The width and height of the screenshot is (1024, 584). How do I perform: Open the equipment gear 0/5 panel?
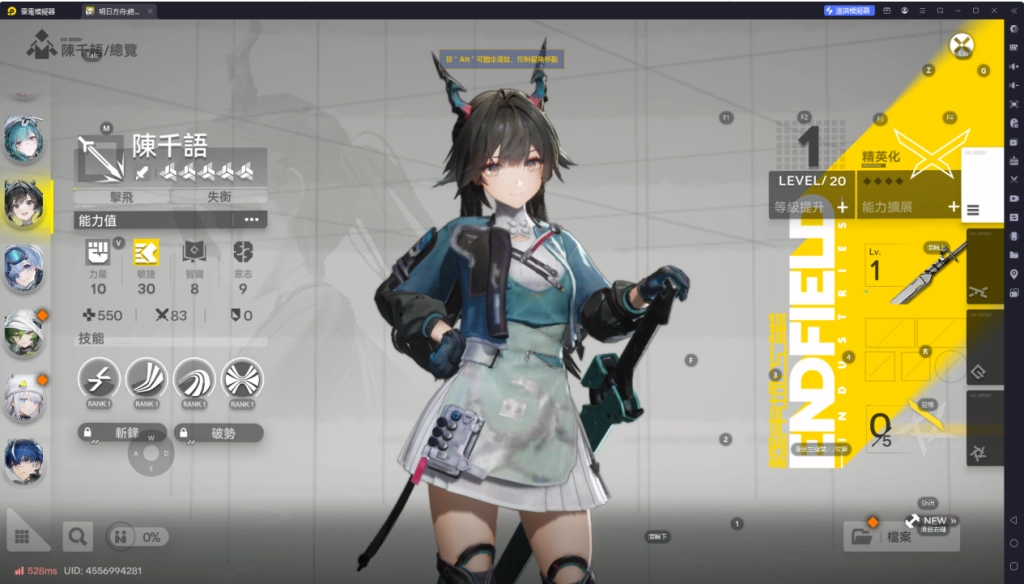pos(880,428)
